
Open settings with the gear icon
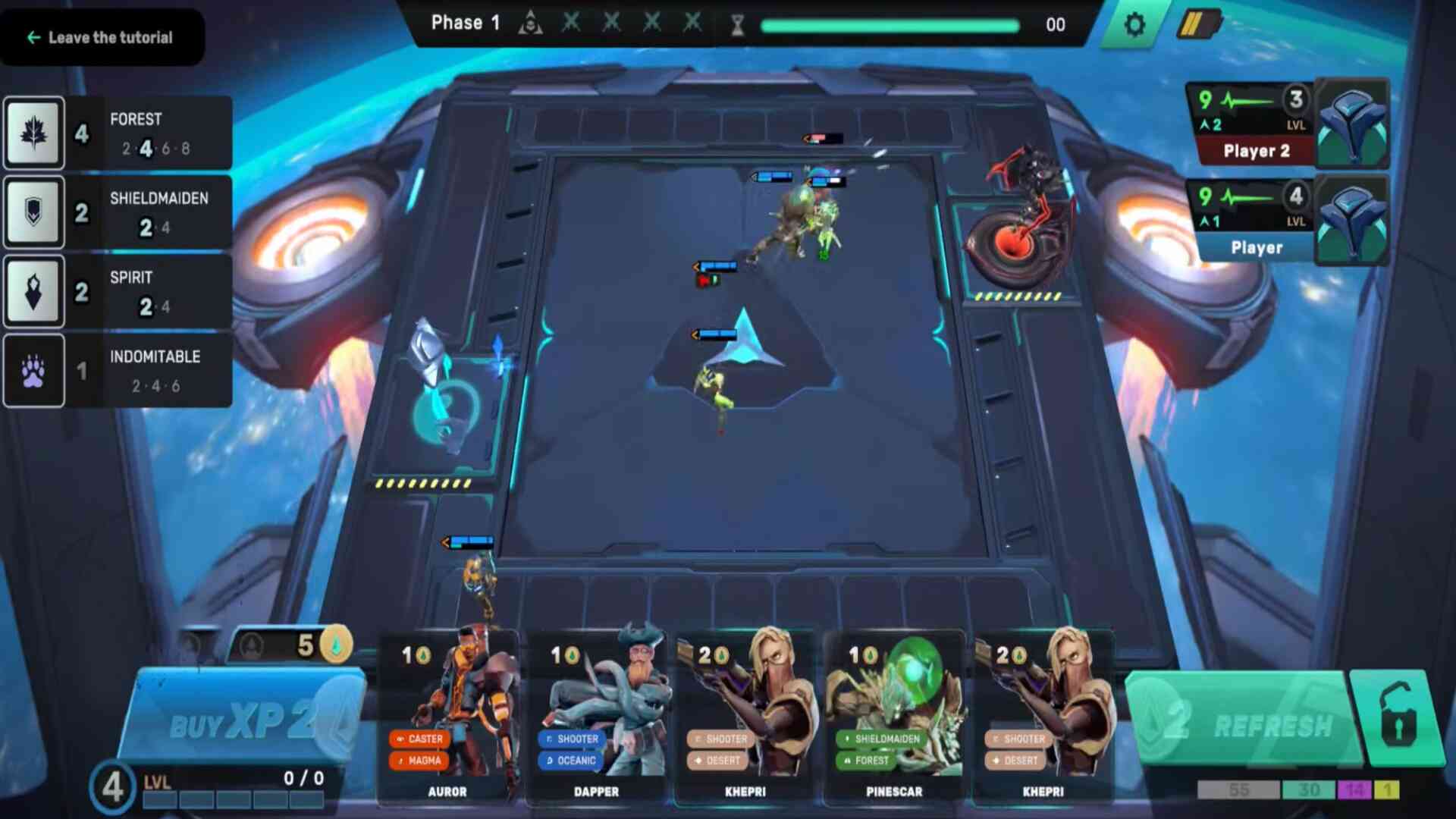pos(1134,25)
